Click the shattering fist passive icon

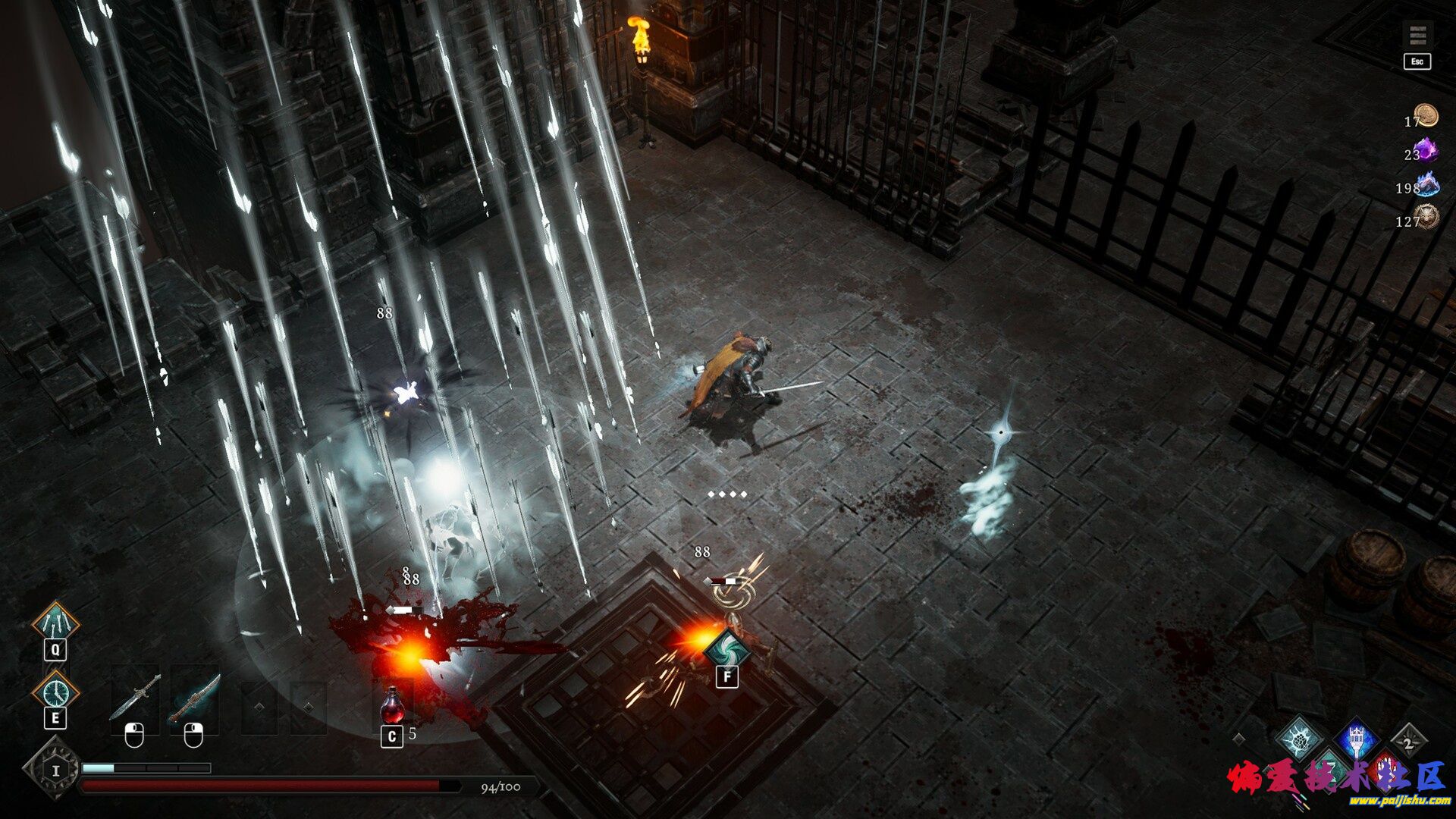click(x=1299, y=741)
